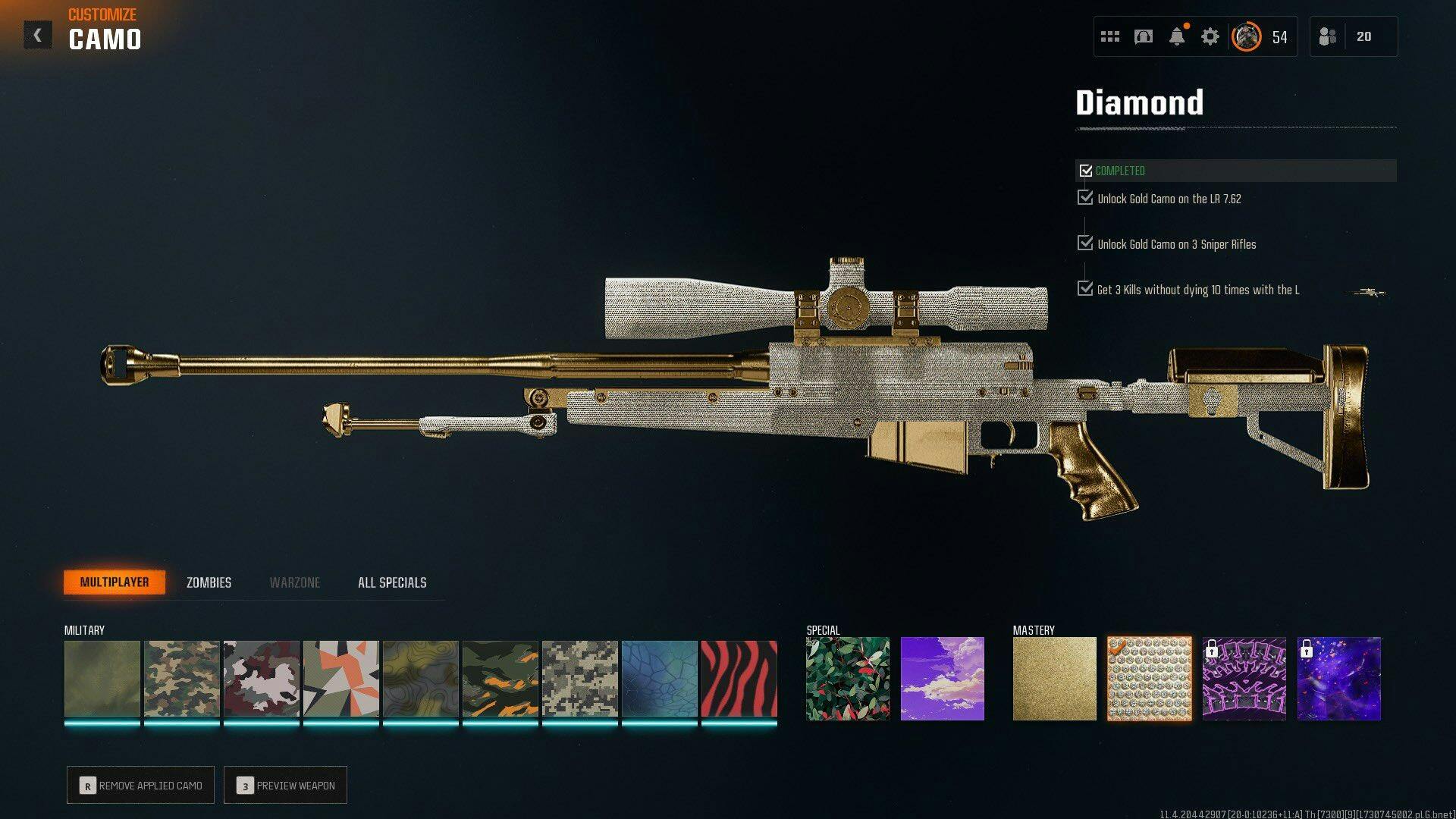Choose the Gold mastery camo swatch

tap(1054, 679)
